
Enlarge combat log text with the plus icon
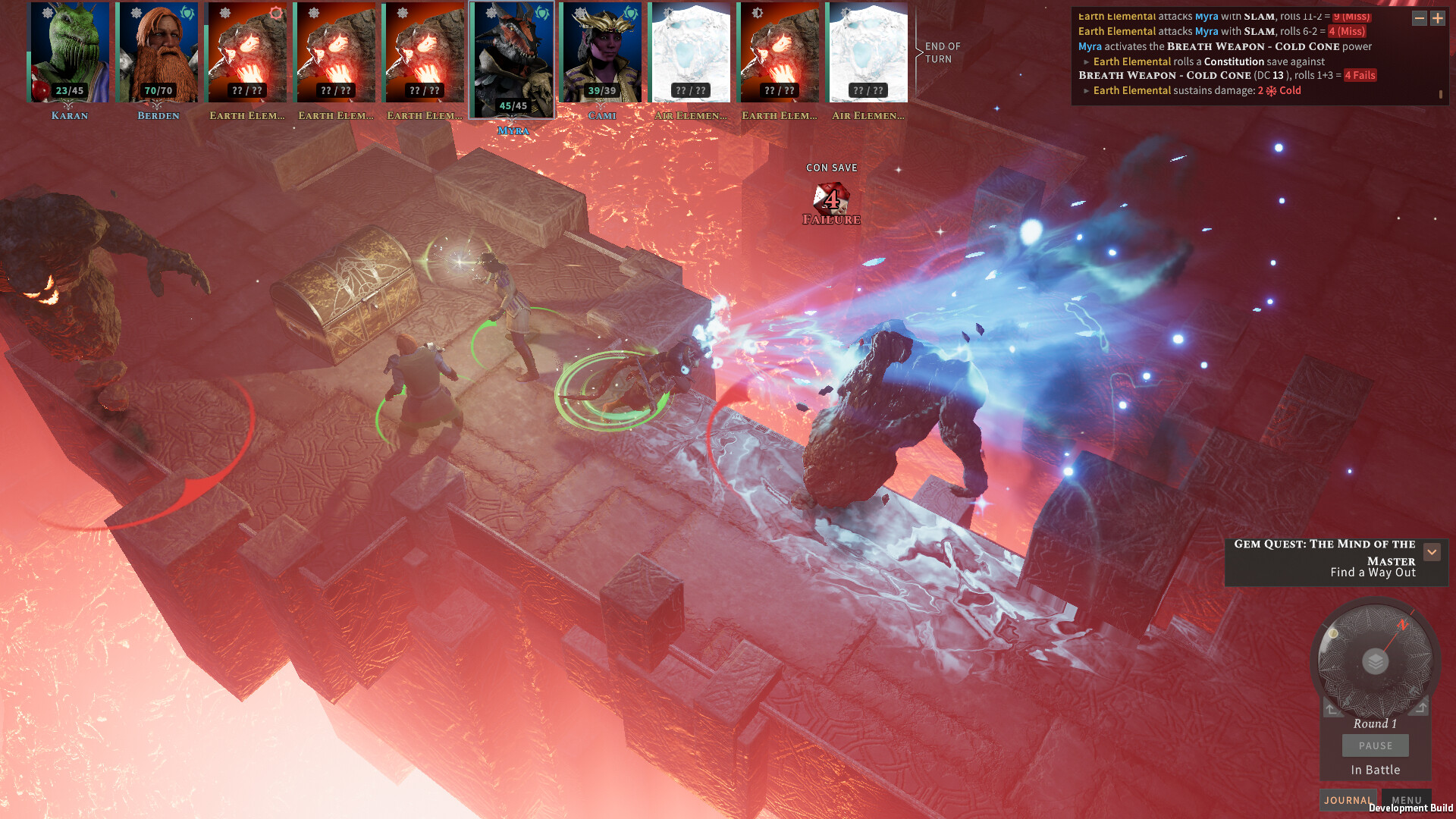(1438, 18)
